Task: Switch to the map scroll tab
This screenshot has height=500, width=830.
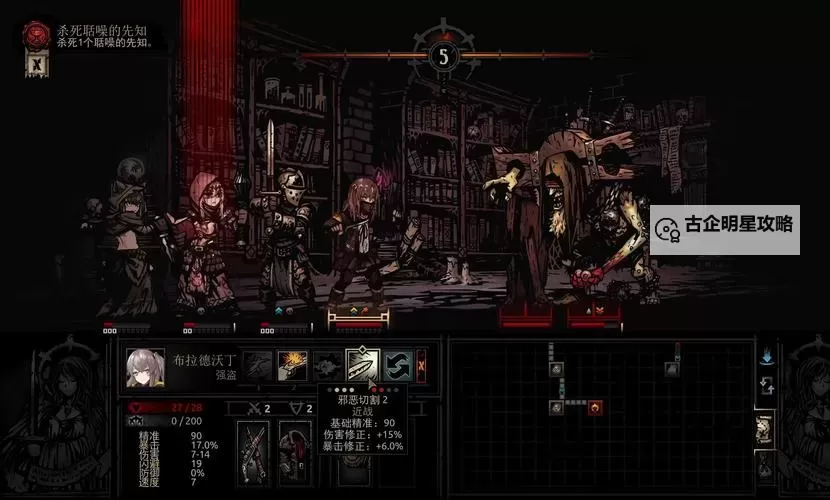Action: [765, 430]
